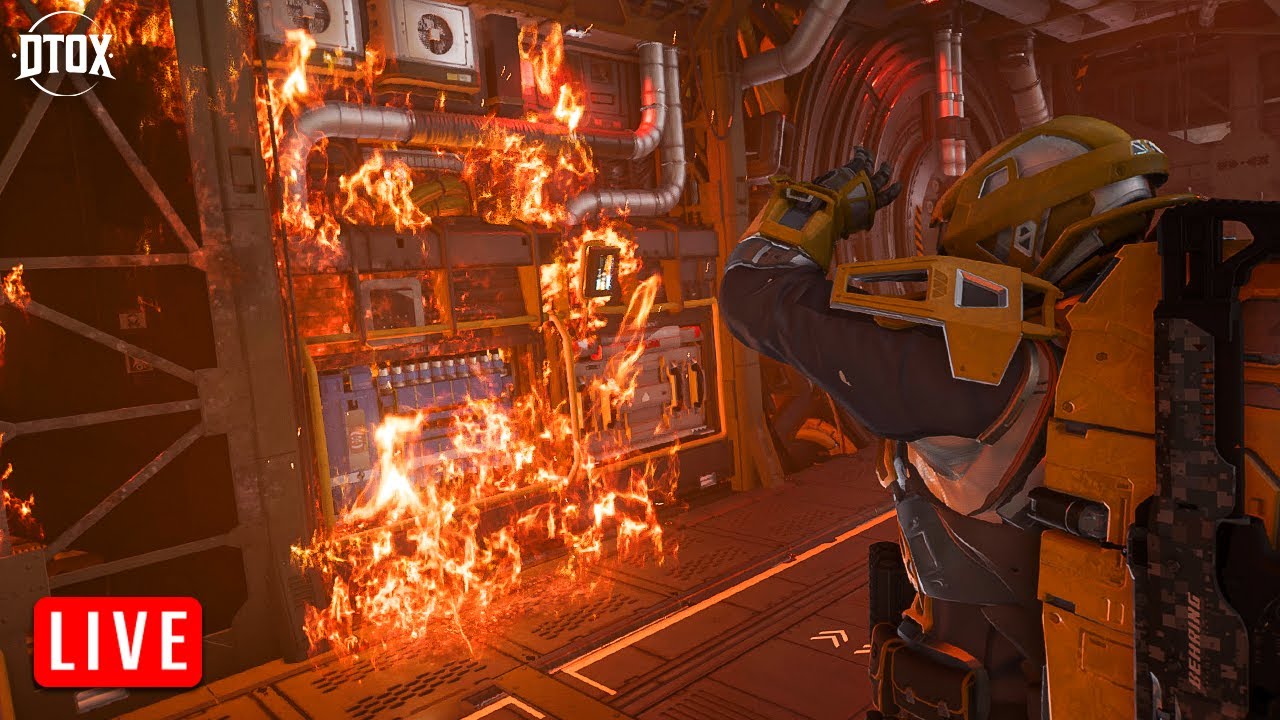1280x720 pixels.
Task: Click the DTOX channel logo
Action: pyautogui.click(x=64, y=55)
